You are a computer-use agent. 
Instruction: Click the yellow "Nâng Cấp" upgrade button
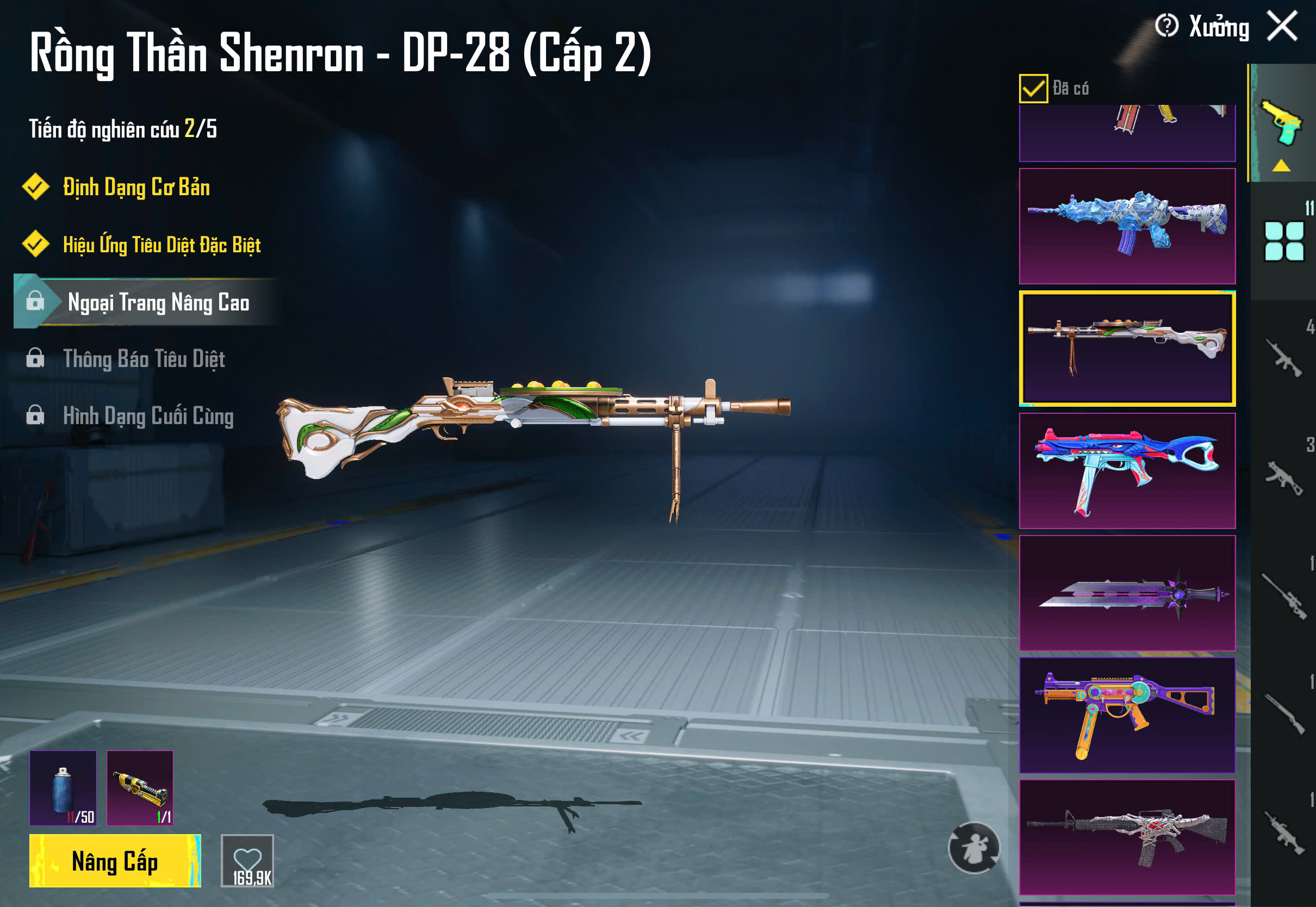tap(115, 861)
